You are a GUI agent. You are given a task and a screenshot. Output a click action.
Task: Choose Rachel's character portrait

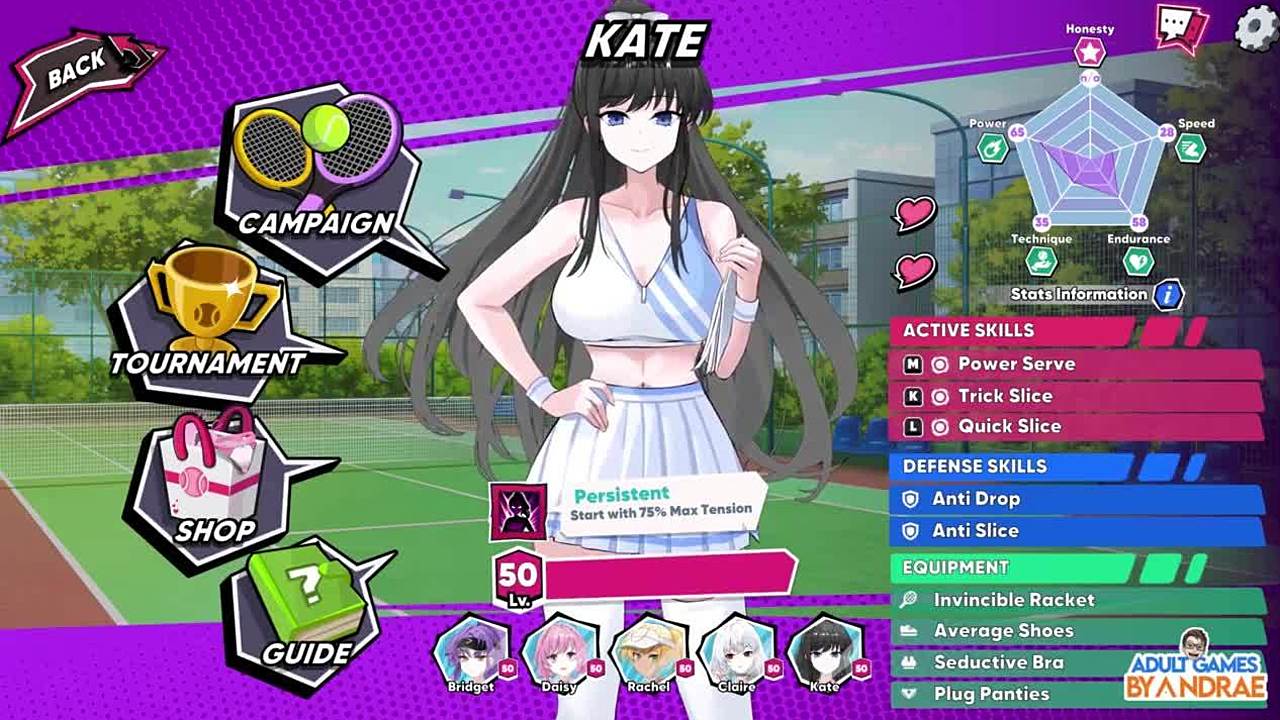(648, 651)
